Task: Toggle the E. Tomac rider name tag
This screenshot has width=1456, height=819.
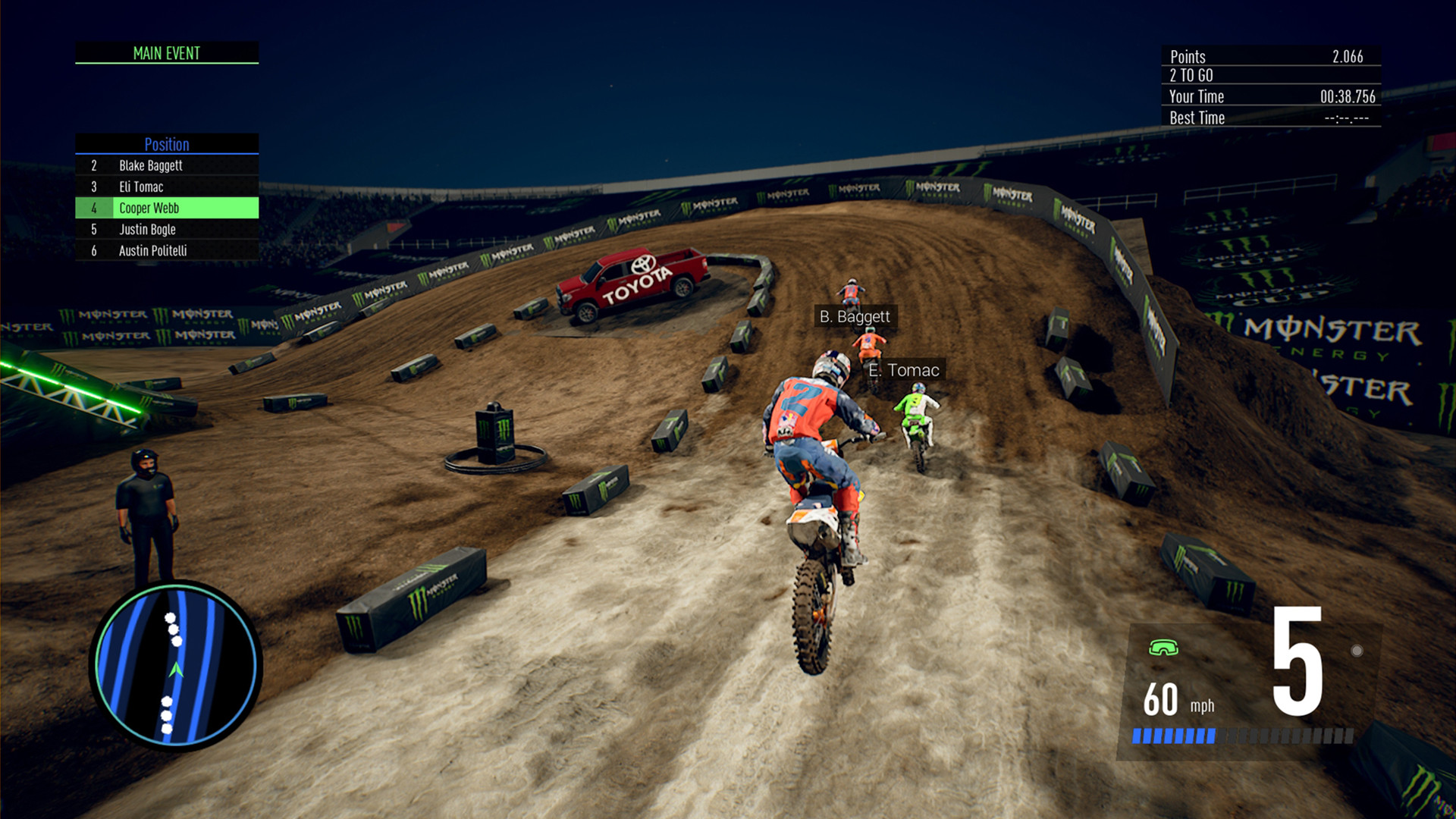Action: (x=905, y=371)
